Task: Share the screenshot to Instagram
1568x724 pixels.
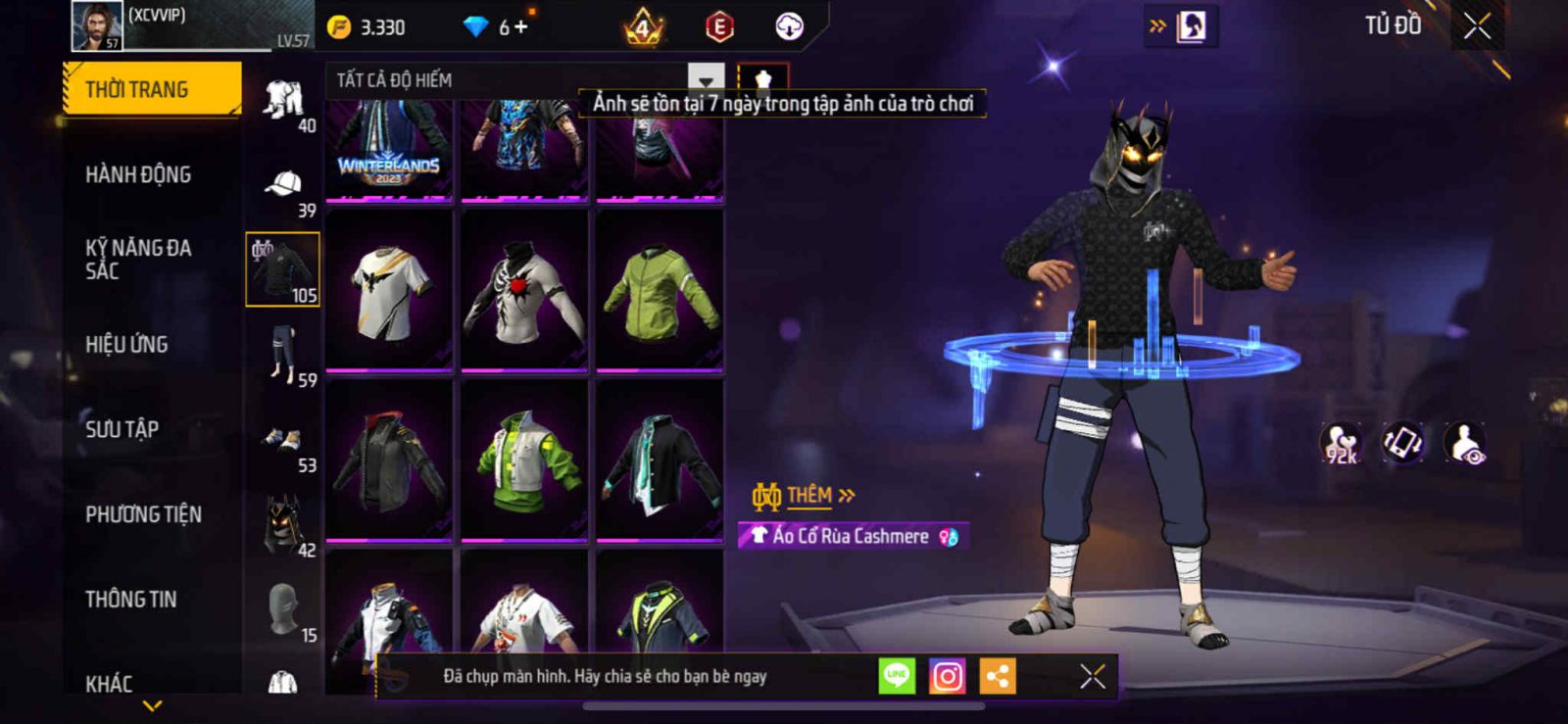Action: (x=947, y=676)
